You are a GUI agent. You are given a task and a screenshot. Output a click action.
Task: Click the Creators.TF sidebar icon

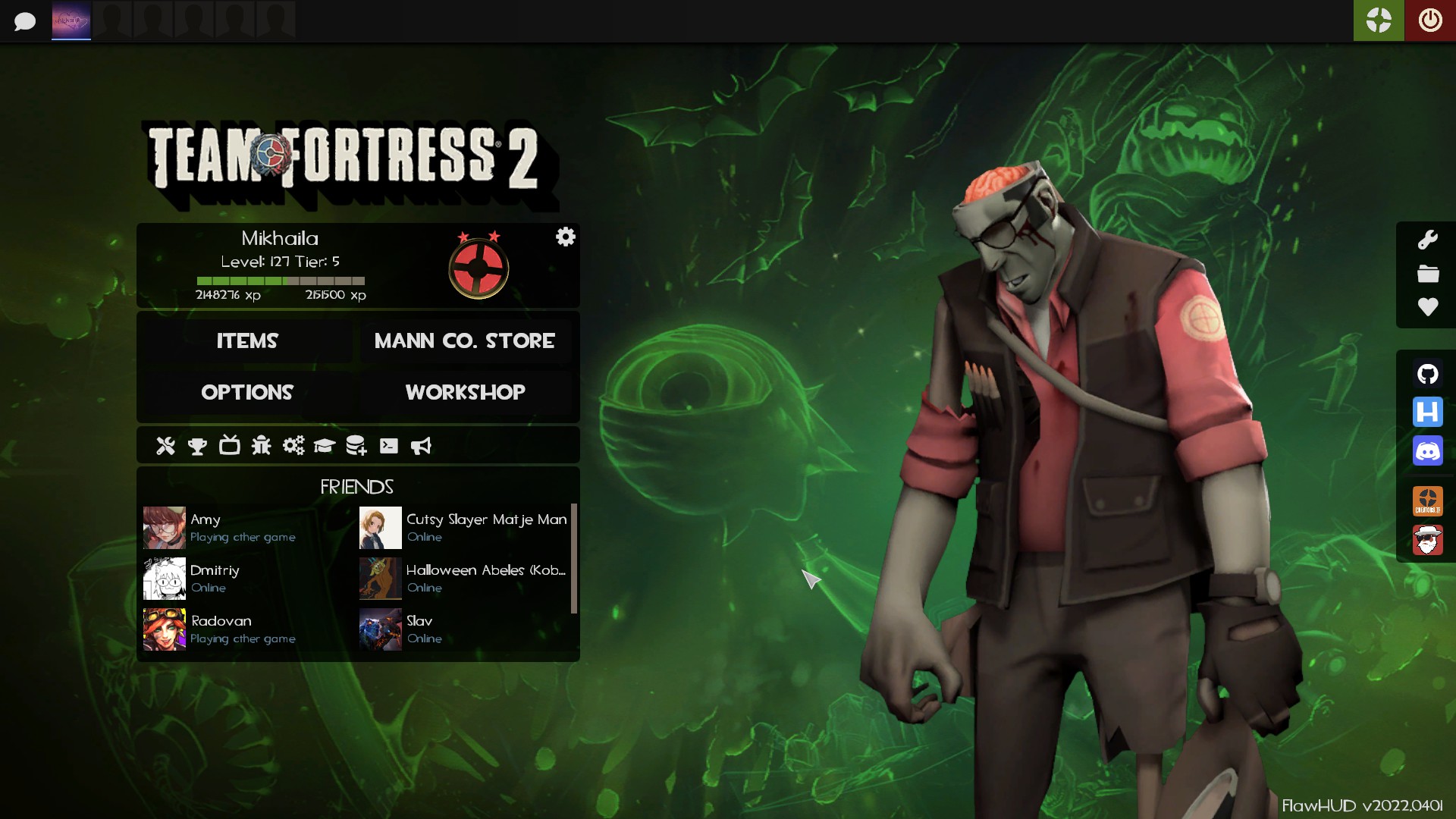(1429, 500)
